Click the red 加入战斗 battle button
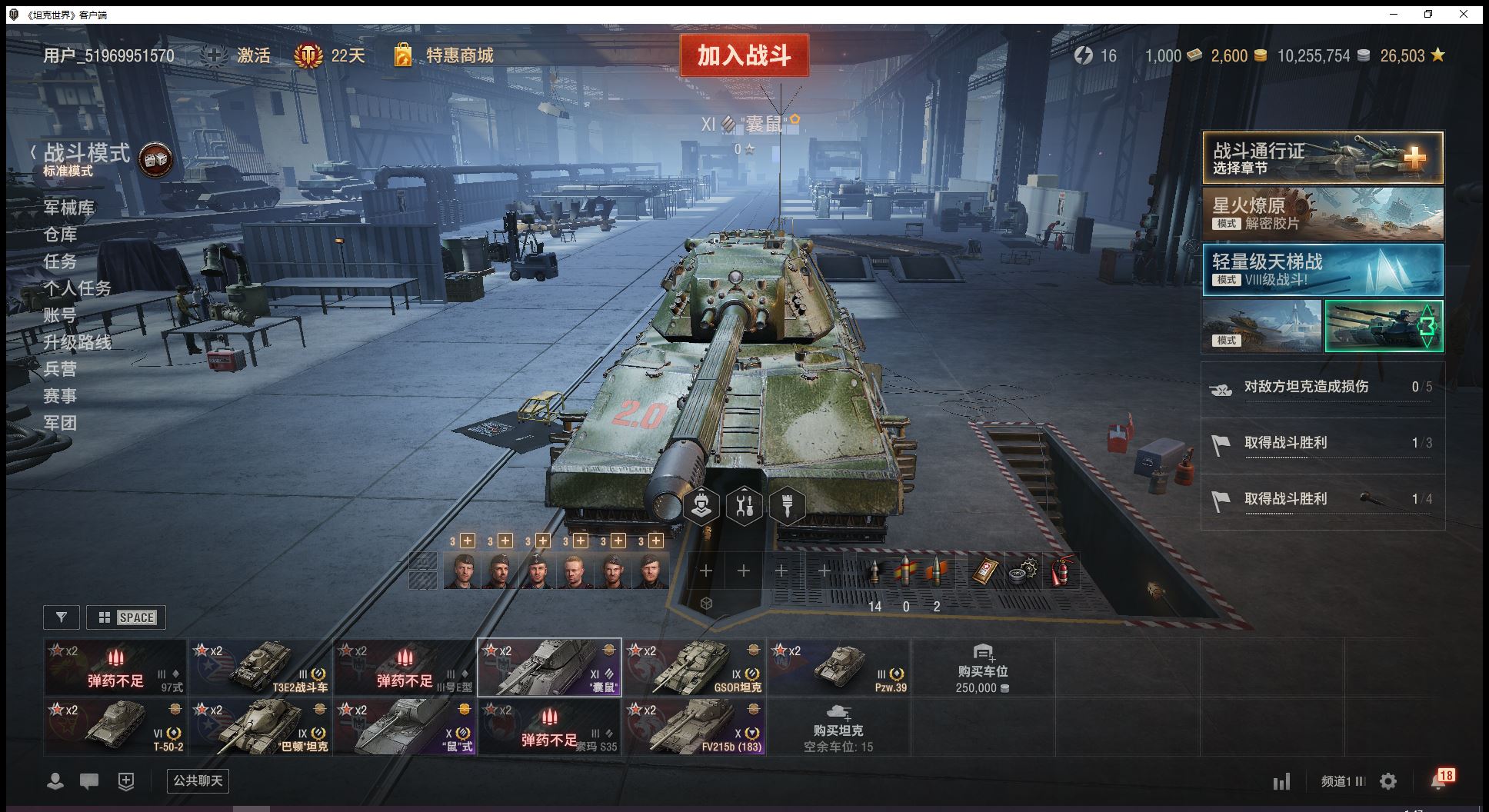Image resolution: width=1489 pixels, height=812 pixels. point(744,55)
